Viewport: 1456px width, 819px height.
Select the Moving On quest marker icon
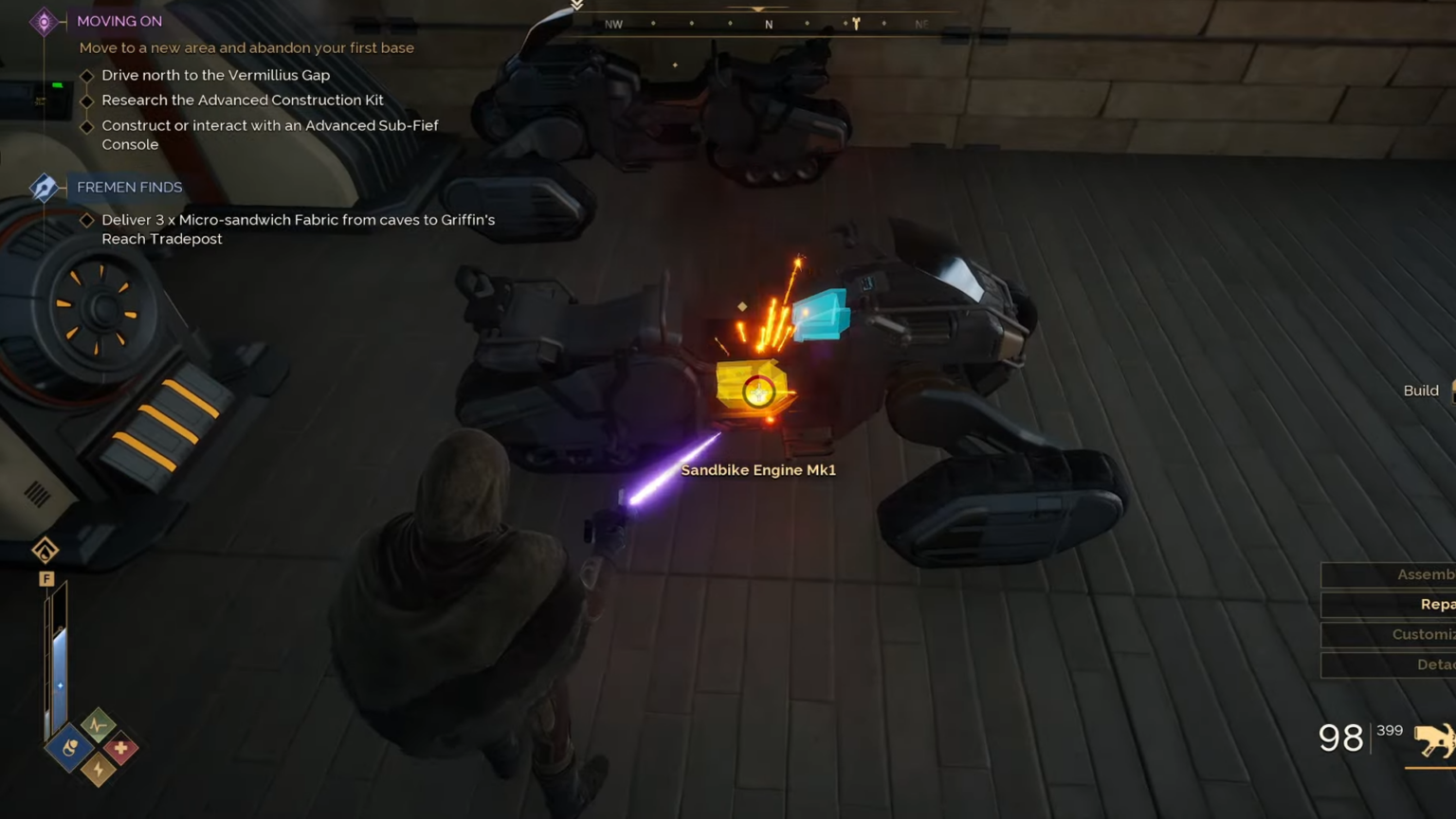click(x=42, y=21)
